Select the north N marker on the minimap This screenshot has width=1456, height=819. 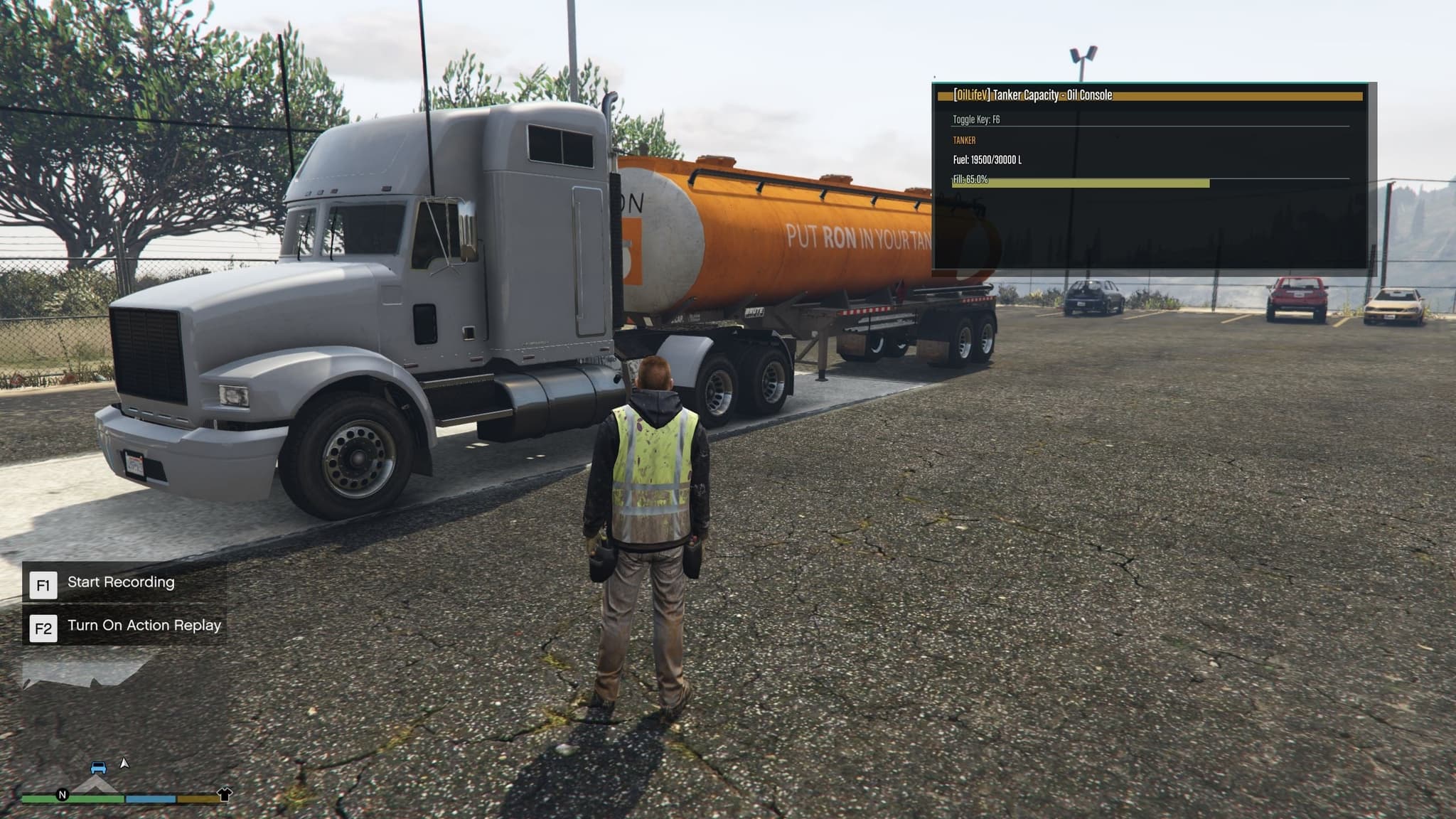63,795
